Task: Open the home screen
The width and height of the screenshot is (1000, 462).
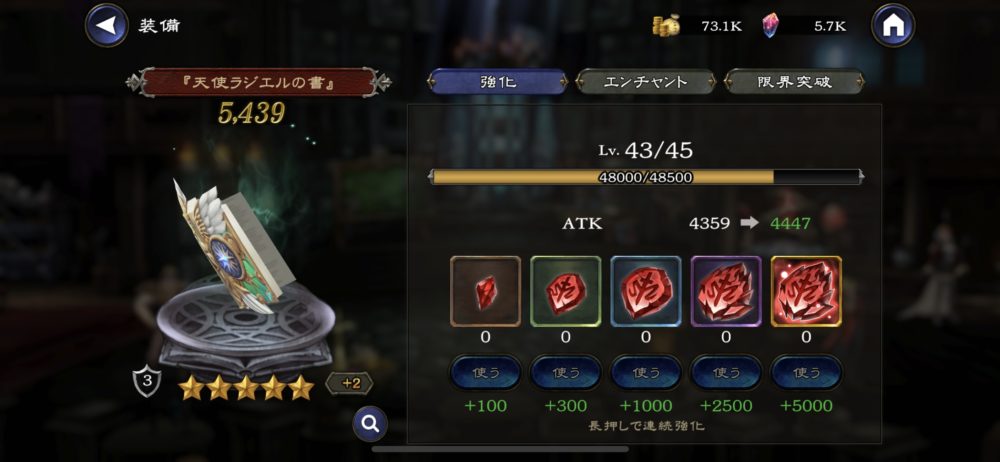Action: (893, 25)
